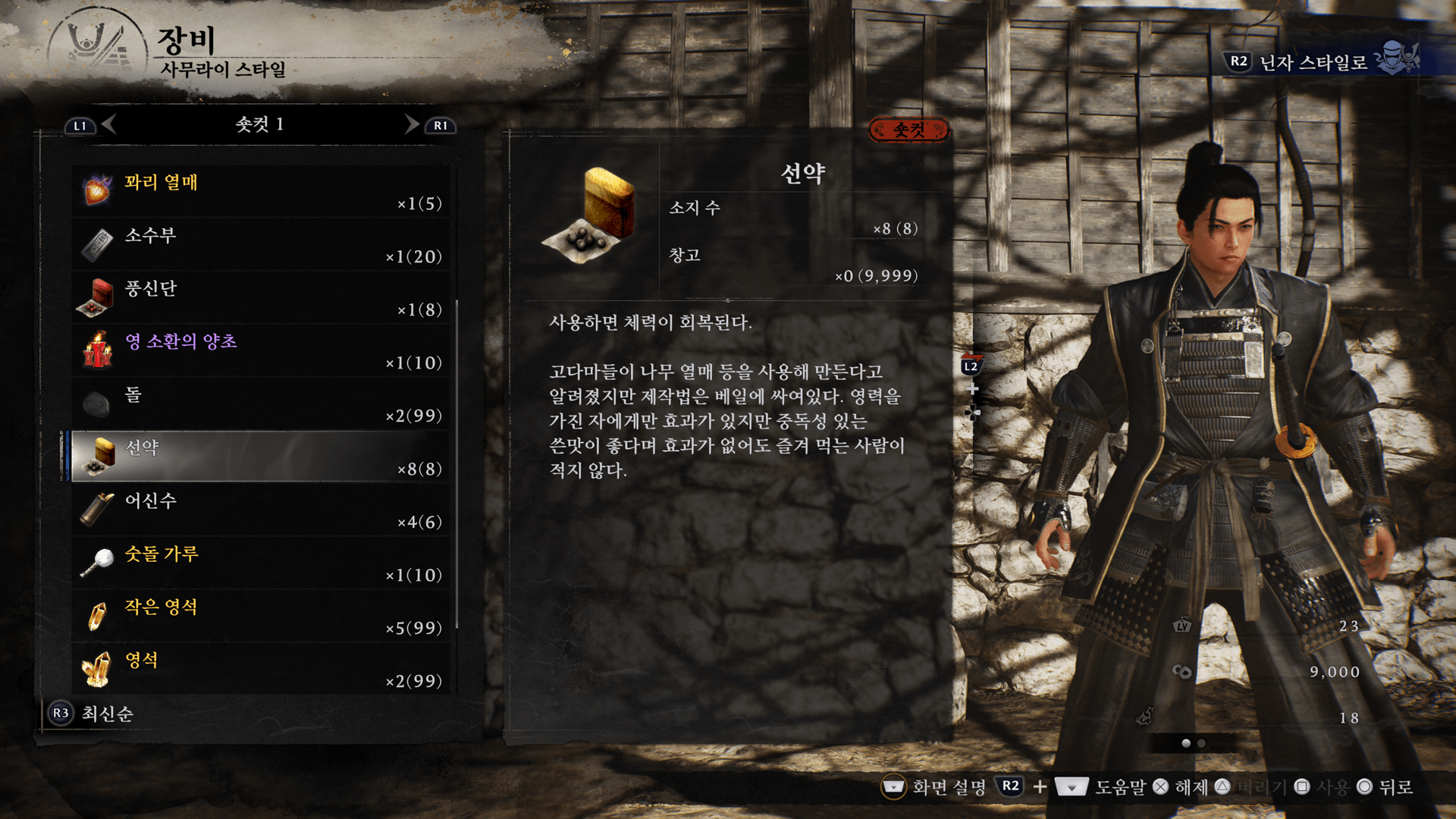Screen dimensions: 1456x819
Task: Go to the next shortcut set arrow
Action: tap(411, 124)
